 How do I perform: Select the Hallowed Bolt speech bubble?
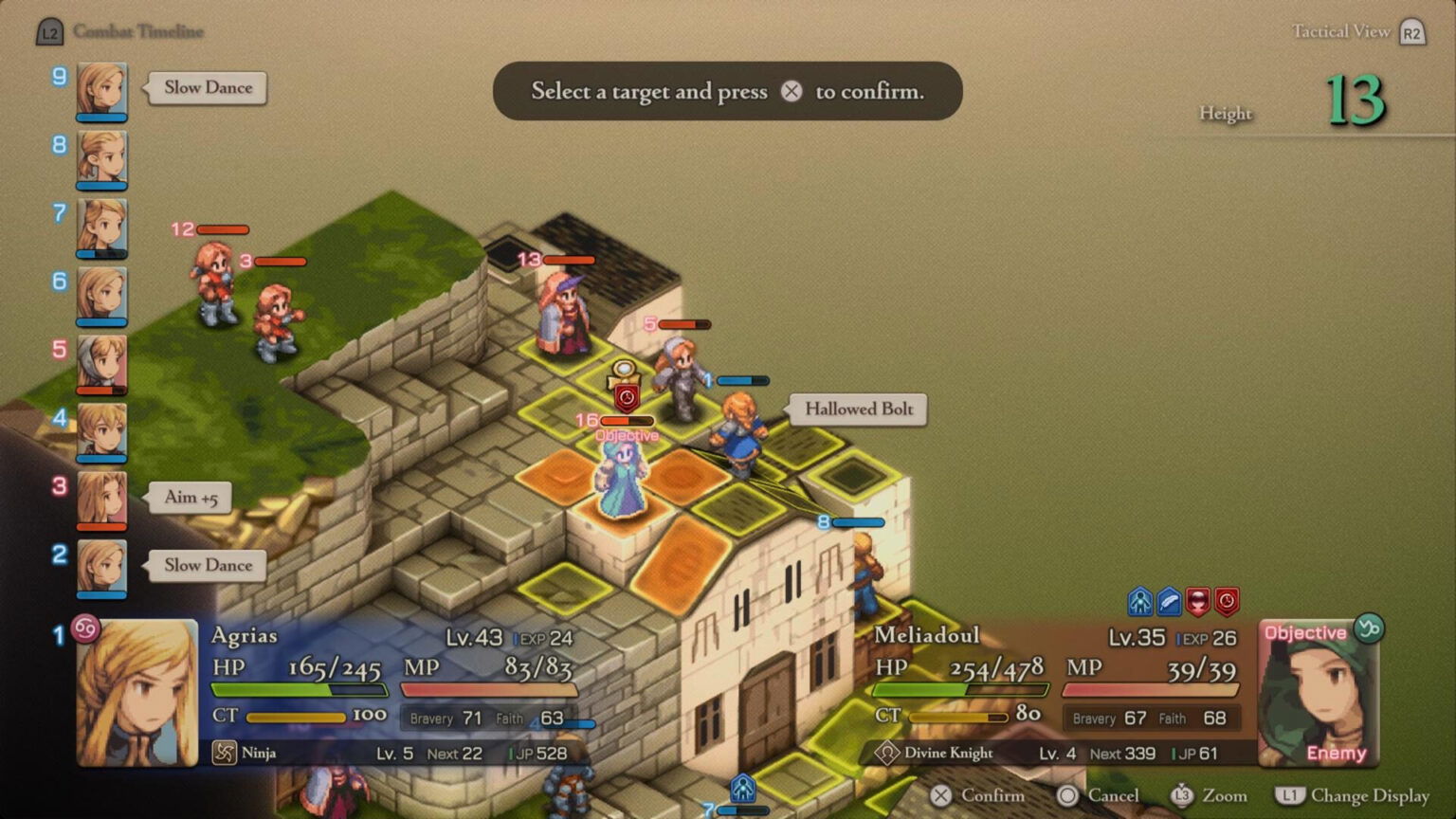[x=857, y=409]
